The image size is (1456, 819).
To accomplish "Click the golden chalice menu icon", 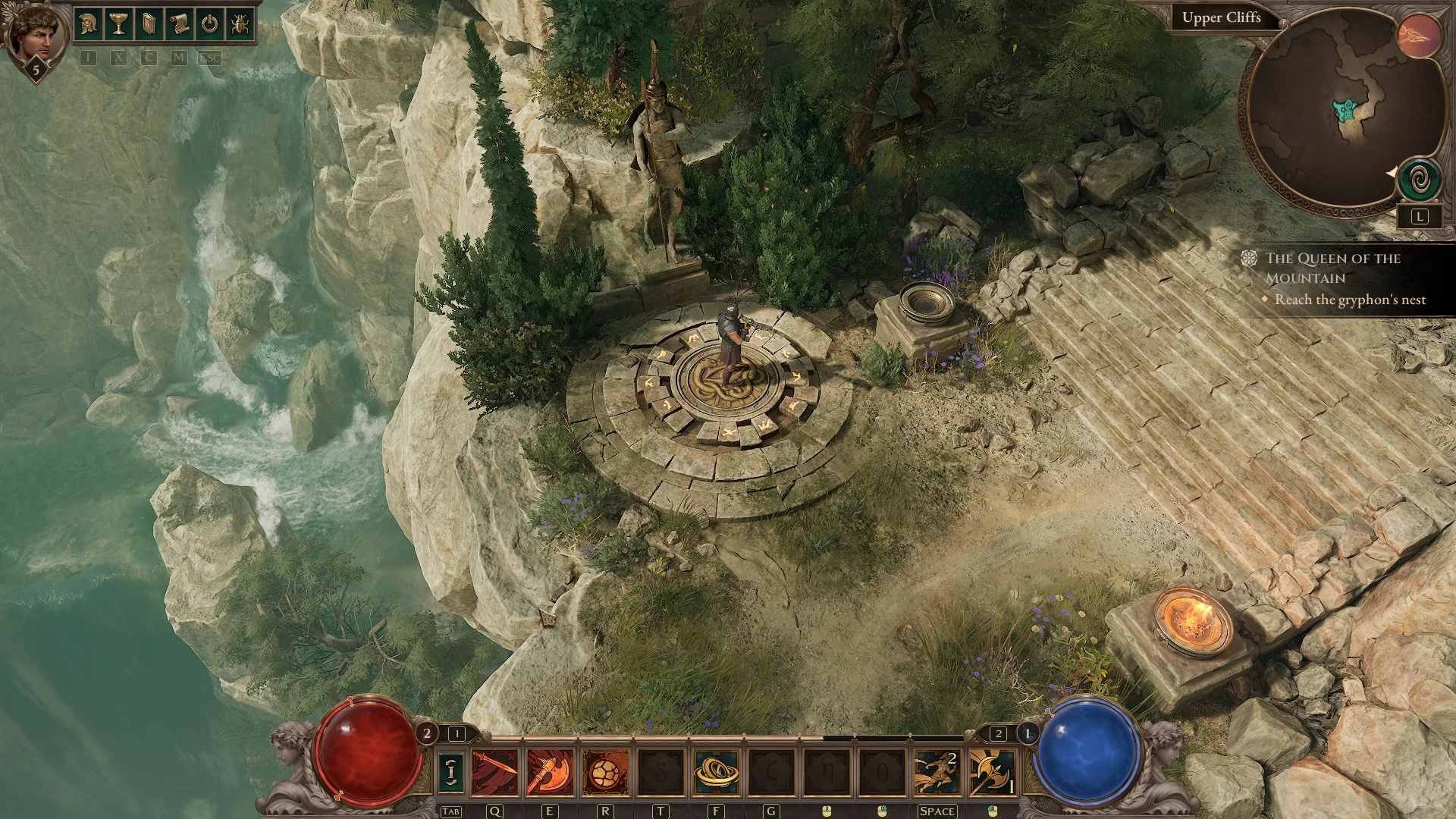I will (x=118, y=24).
